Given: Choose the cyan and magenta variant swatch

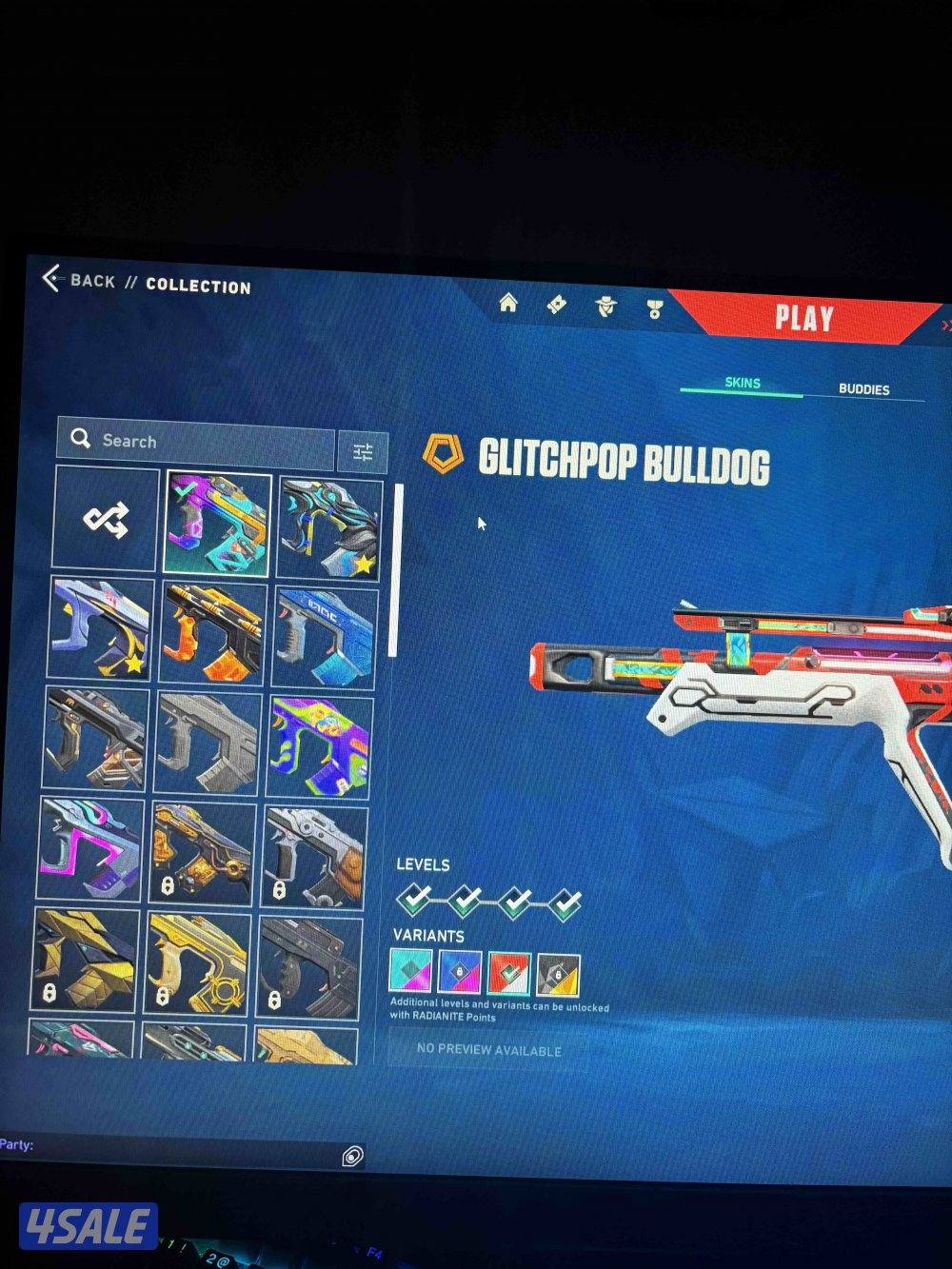Looking at the screenshot, I should [410, 972].
